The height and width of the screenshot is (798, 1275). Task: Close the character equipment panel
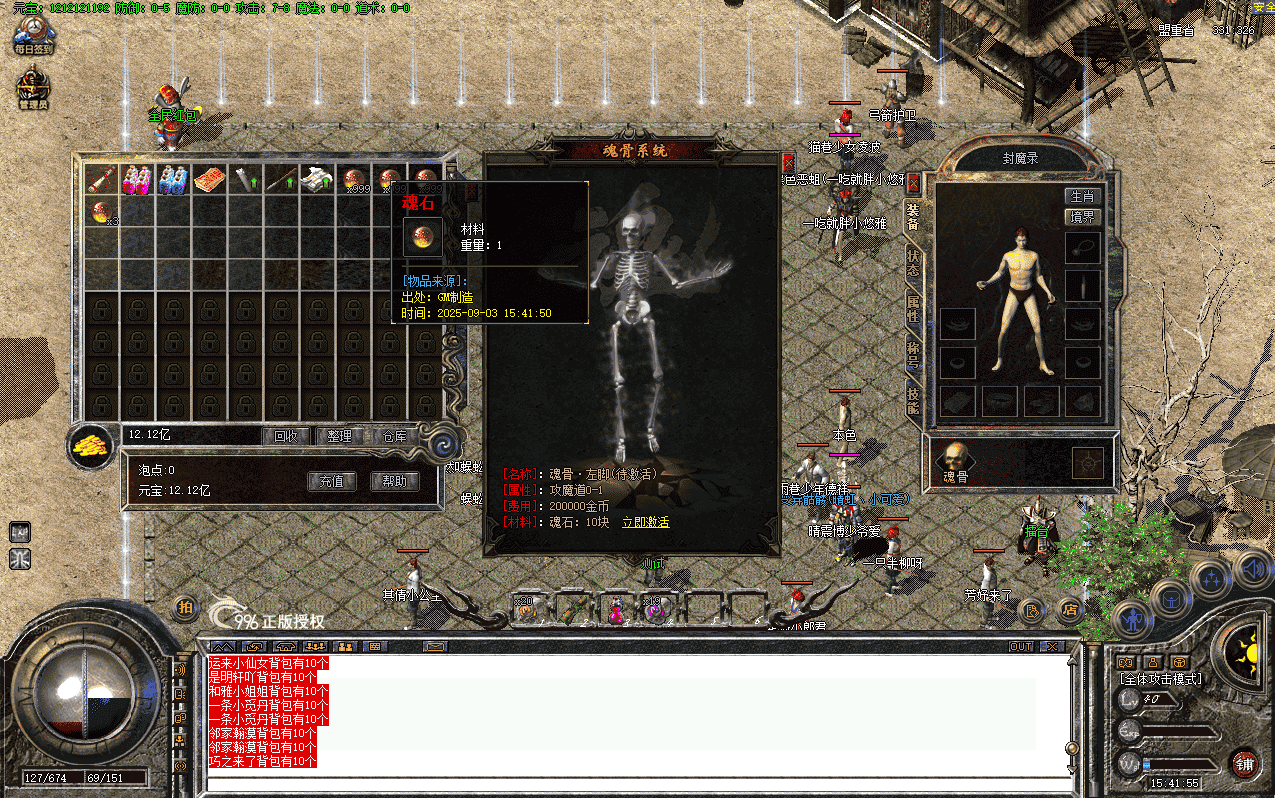pos(912,181)
